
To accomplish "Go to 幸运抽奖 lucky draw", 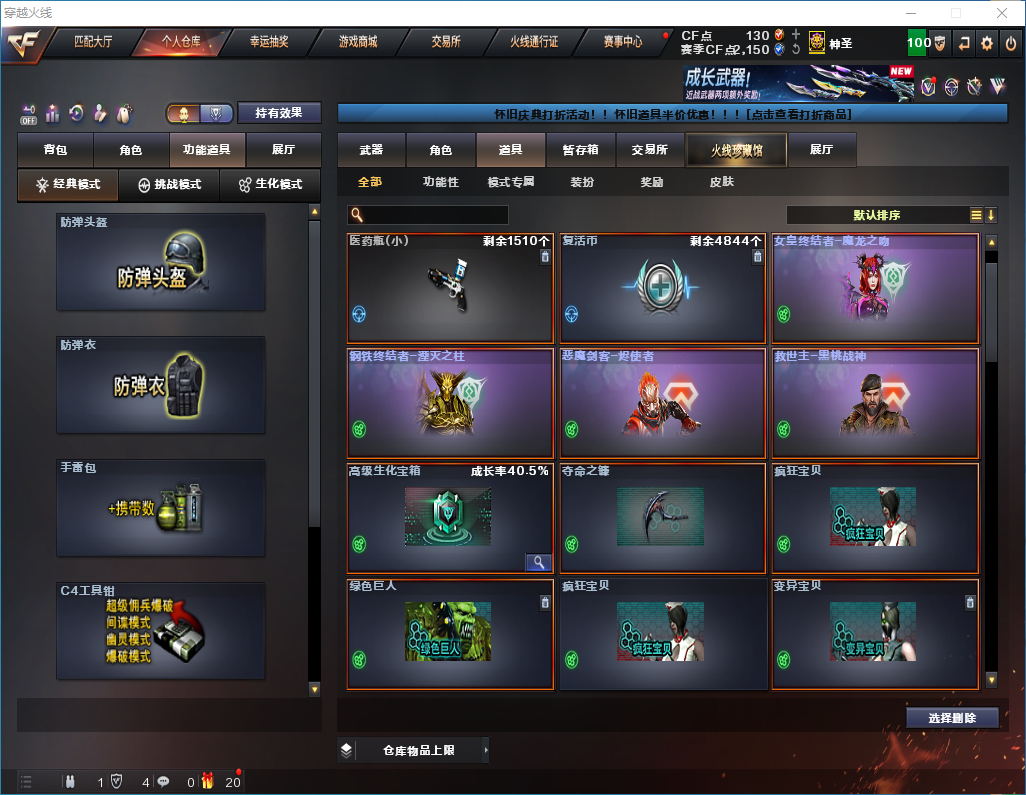I will 269,42.
